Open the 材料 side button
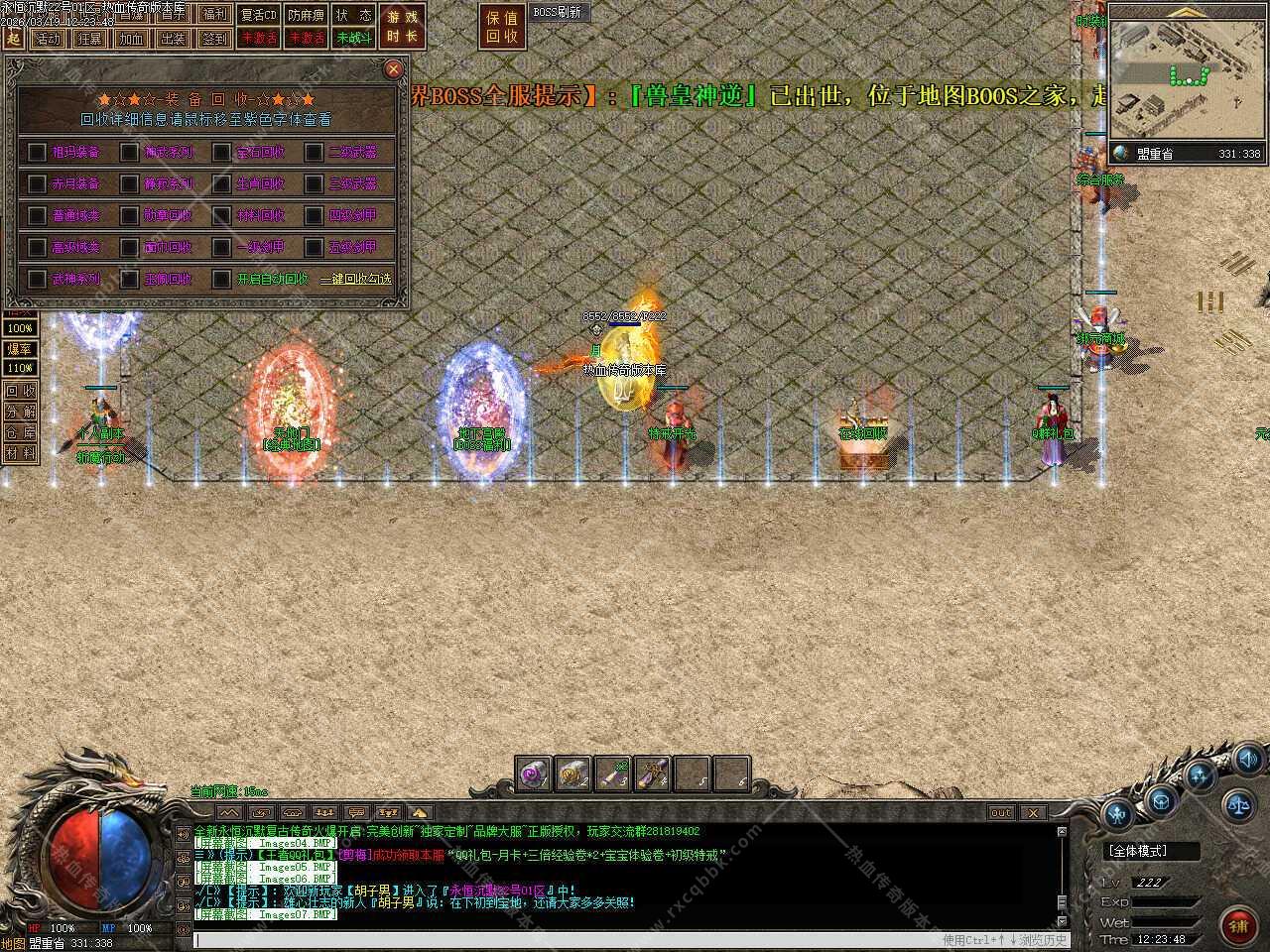 click(20, 453)
